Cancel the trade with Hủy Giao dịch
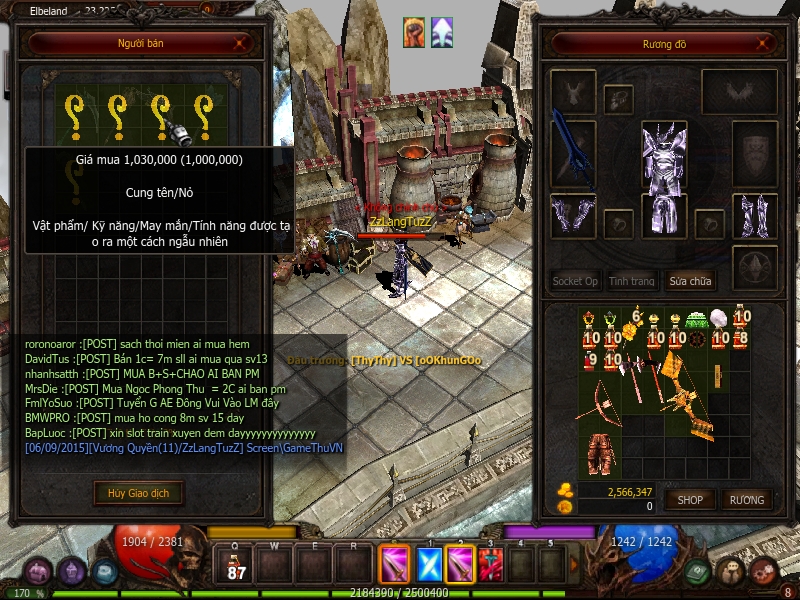 [x=139, y=492]
